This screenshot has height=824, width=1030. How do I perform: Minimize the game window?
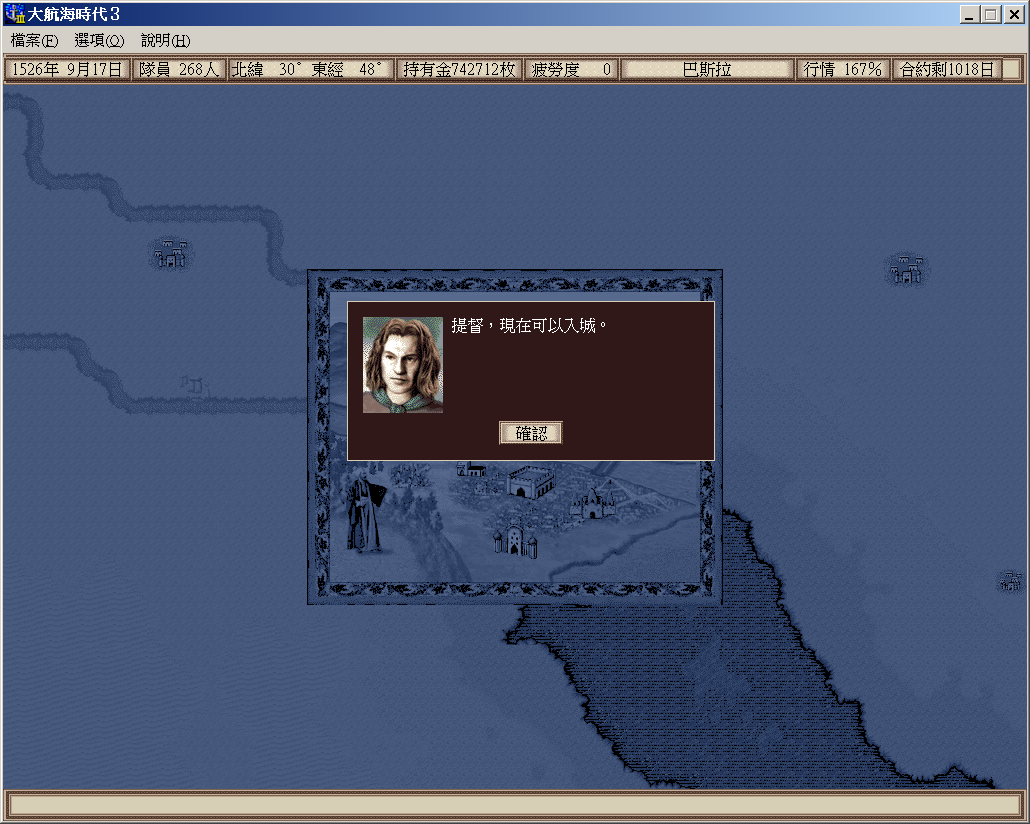tap(970, 15)
